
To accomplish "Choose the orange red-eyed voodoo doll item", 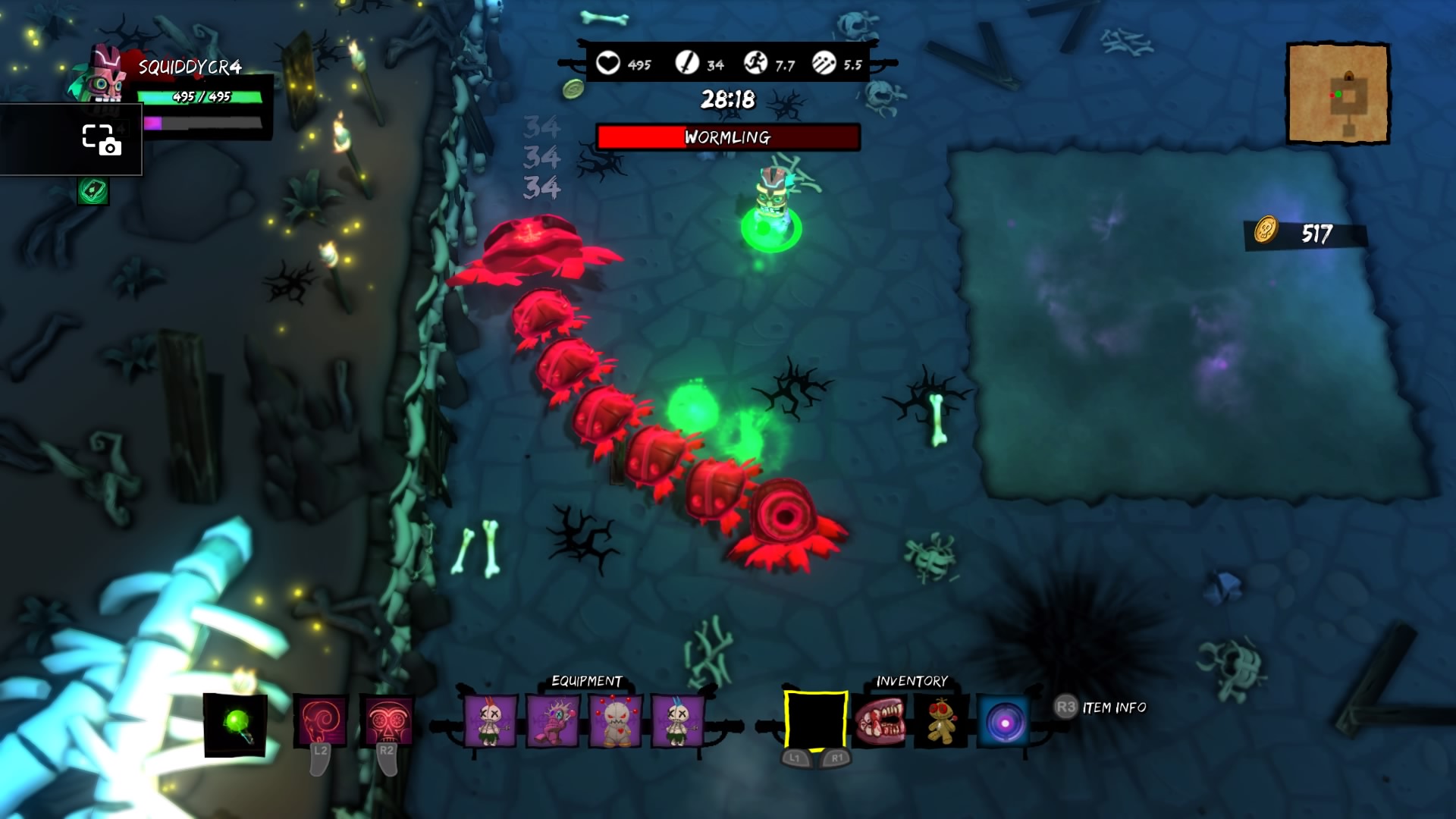I will 941,720.
